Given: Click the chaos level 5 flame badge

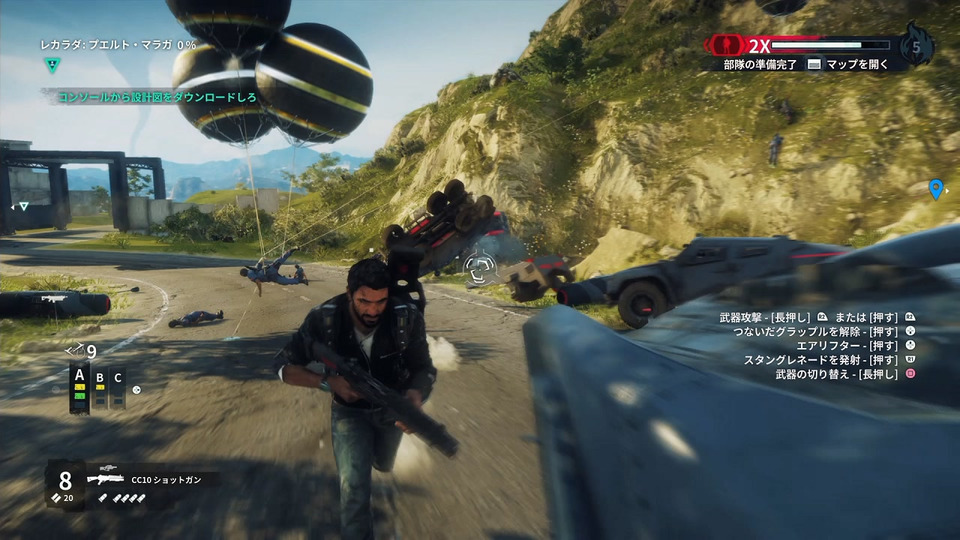Looking at the screenshot, I should [x=916, y=45].
